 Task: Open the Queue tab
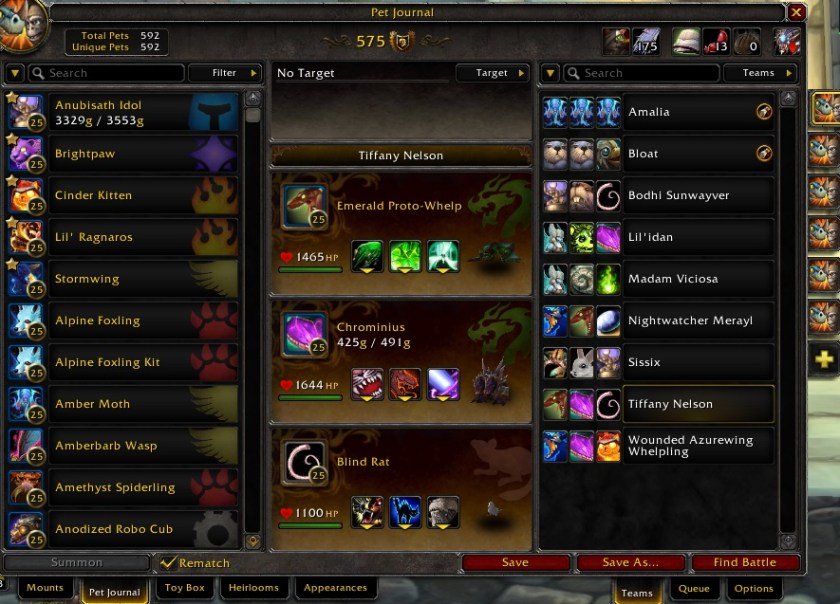pos(694,590)
